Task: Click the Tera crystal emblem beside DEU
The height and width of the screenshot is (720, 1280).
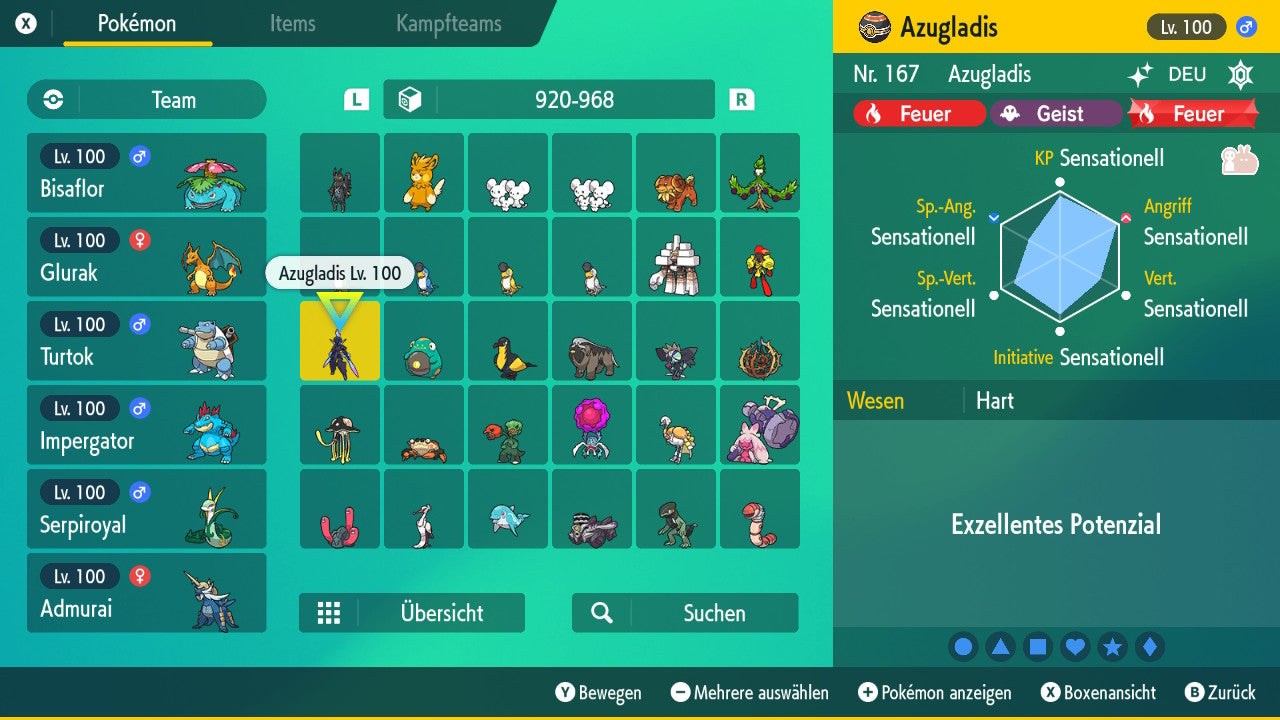Action: 1240,74
